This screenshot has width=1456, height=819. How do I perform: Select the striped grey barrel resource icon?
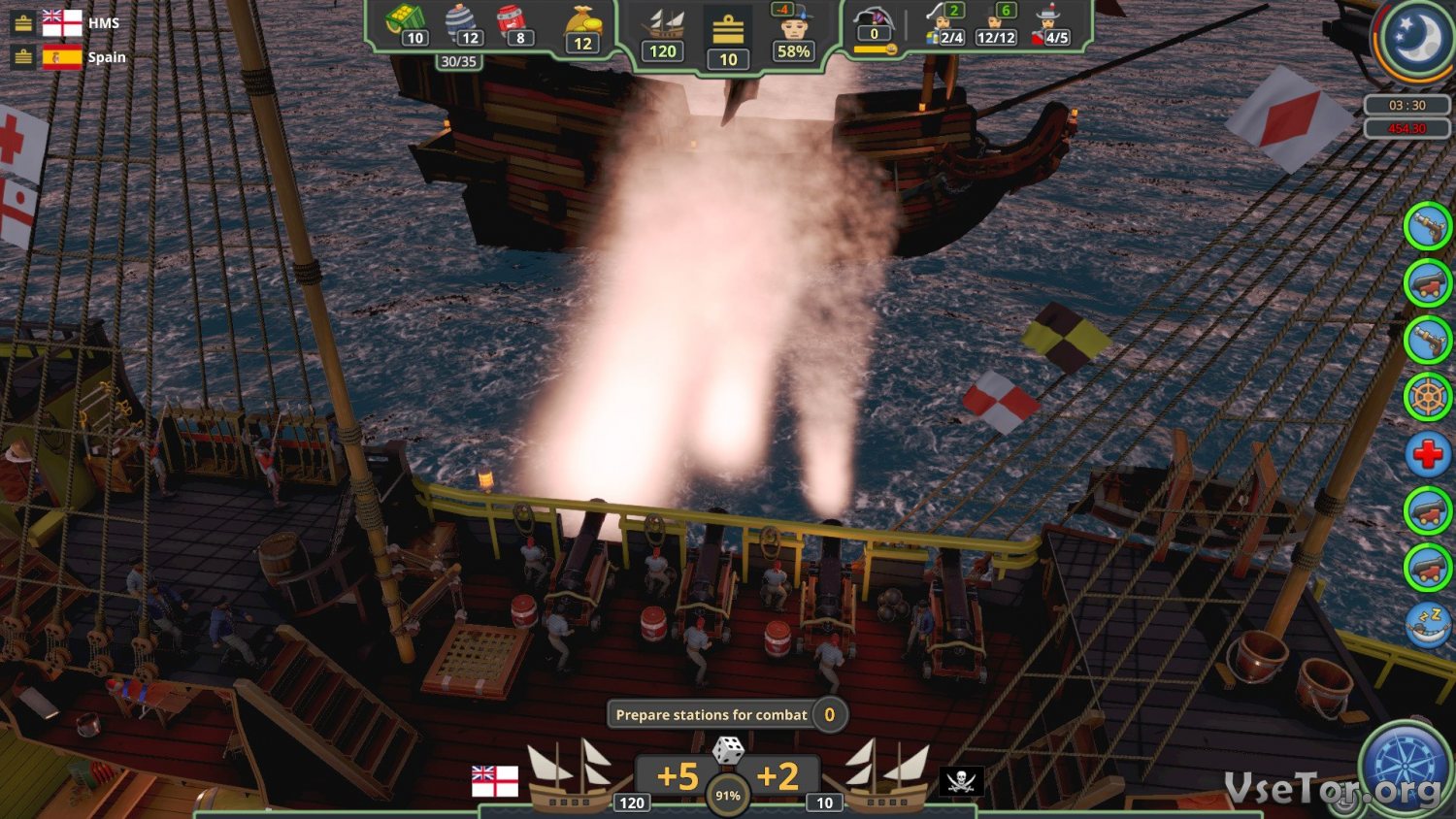[461, 19]
